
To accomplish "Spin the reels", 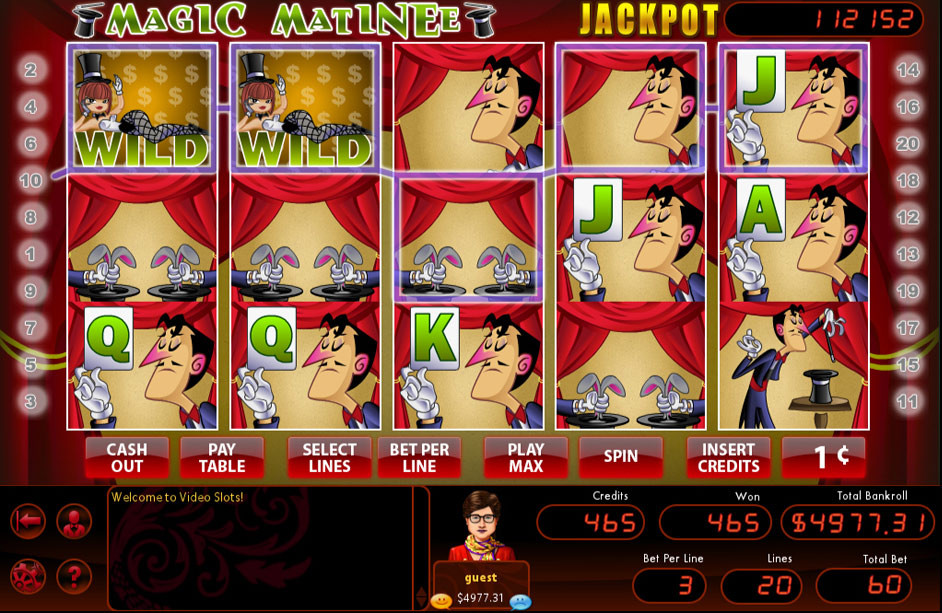I will point(621,457).
